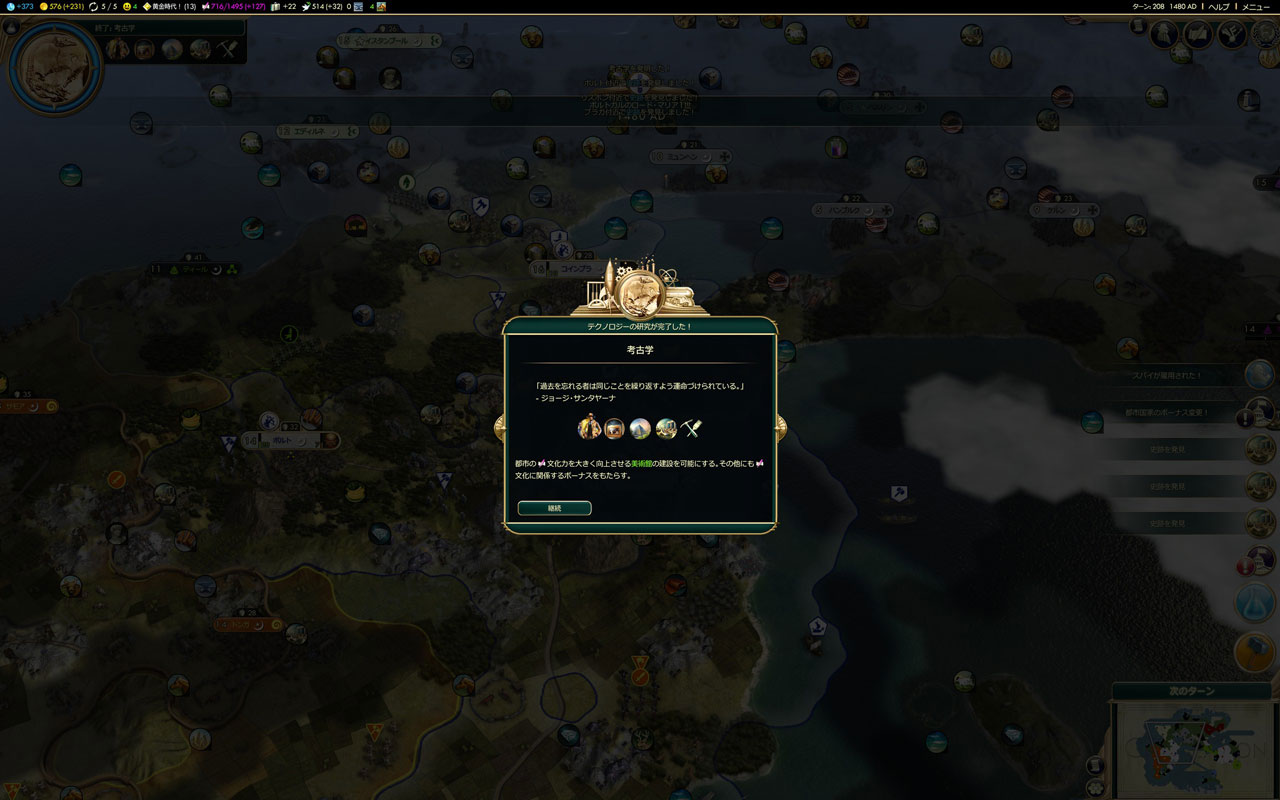Click the science flask research notification
Image resolution: width=1280 pixels, height=800 pixels.
pos(1257,602)
